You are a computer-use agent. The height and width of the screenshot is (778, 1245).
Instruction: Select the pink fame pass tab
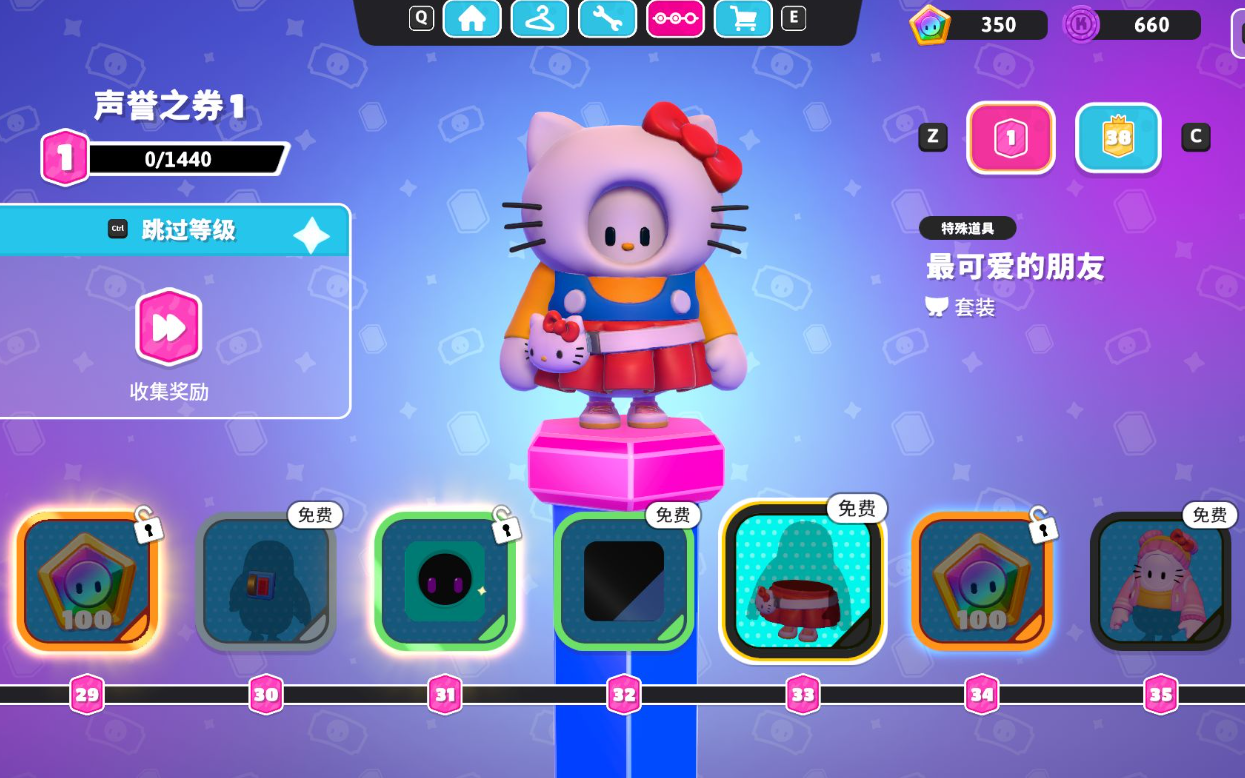pyautogui.click(x=676, y=18)
